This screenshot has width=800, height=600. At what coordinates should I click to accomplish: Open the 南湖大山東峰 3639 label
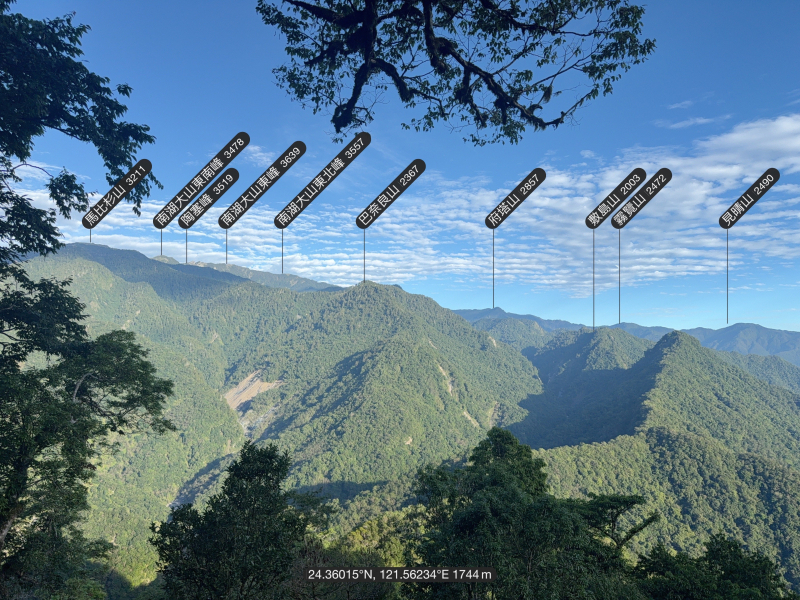[x=262, y=185]
